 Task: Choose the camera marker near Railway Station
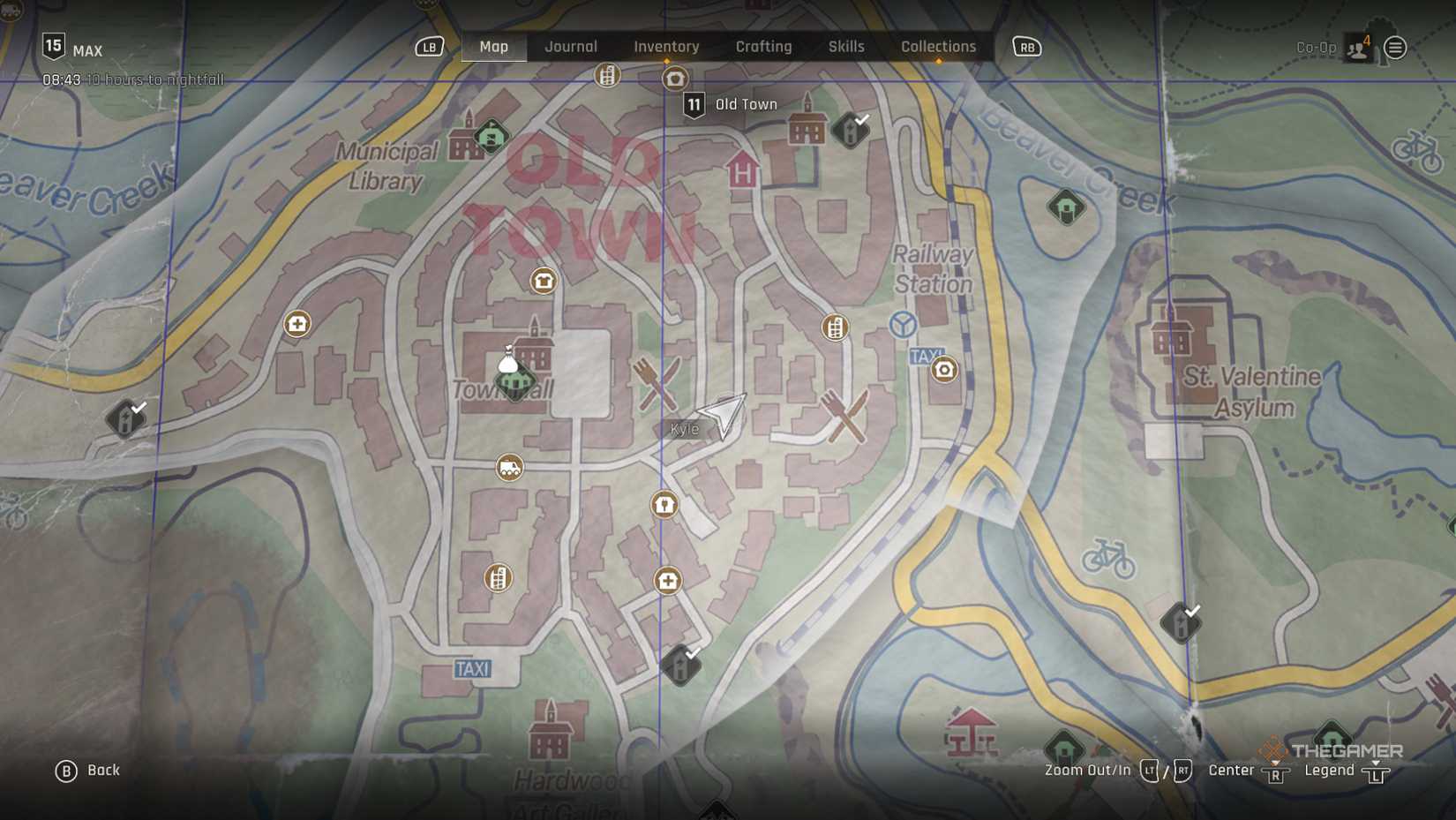point(944,370)
